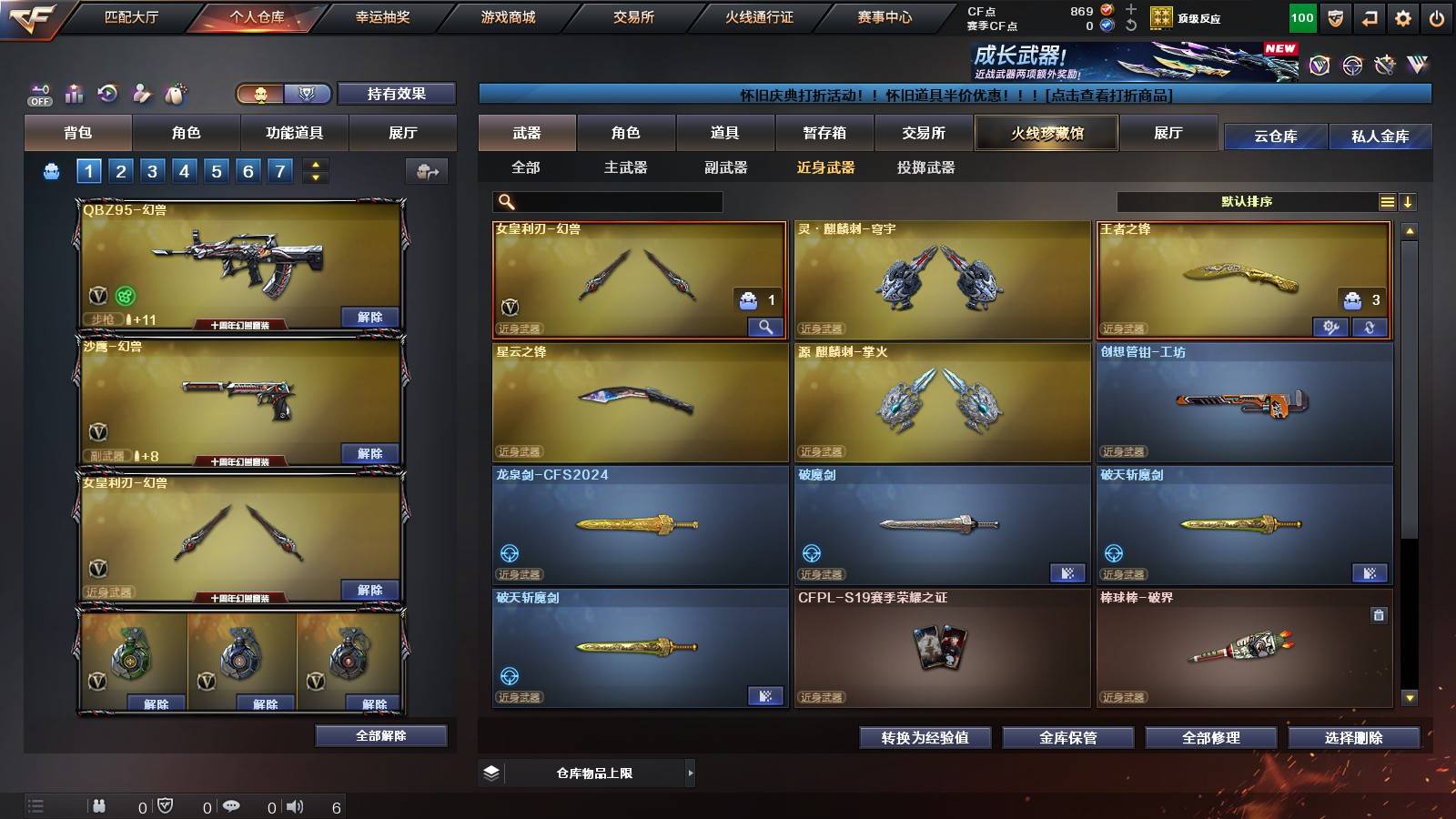Click the magnifier icon on 女皇利刃-幻兽 card

pyautogui.click(x=765, y=326)
